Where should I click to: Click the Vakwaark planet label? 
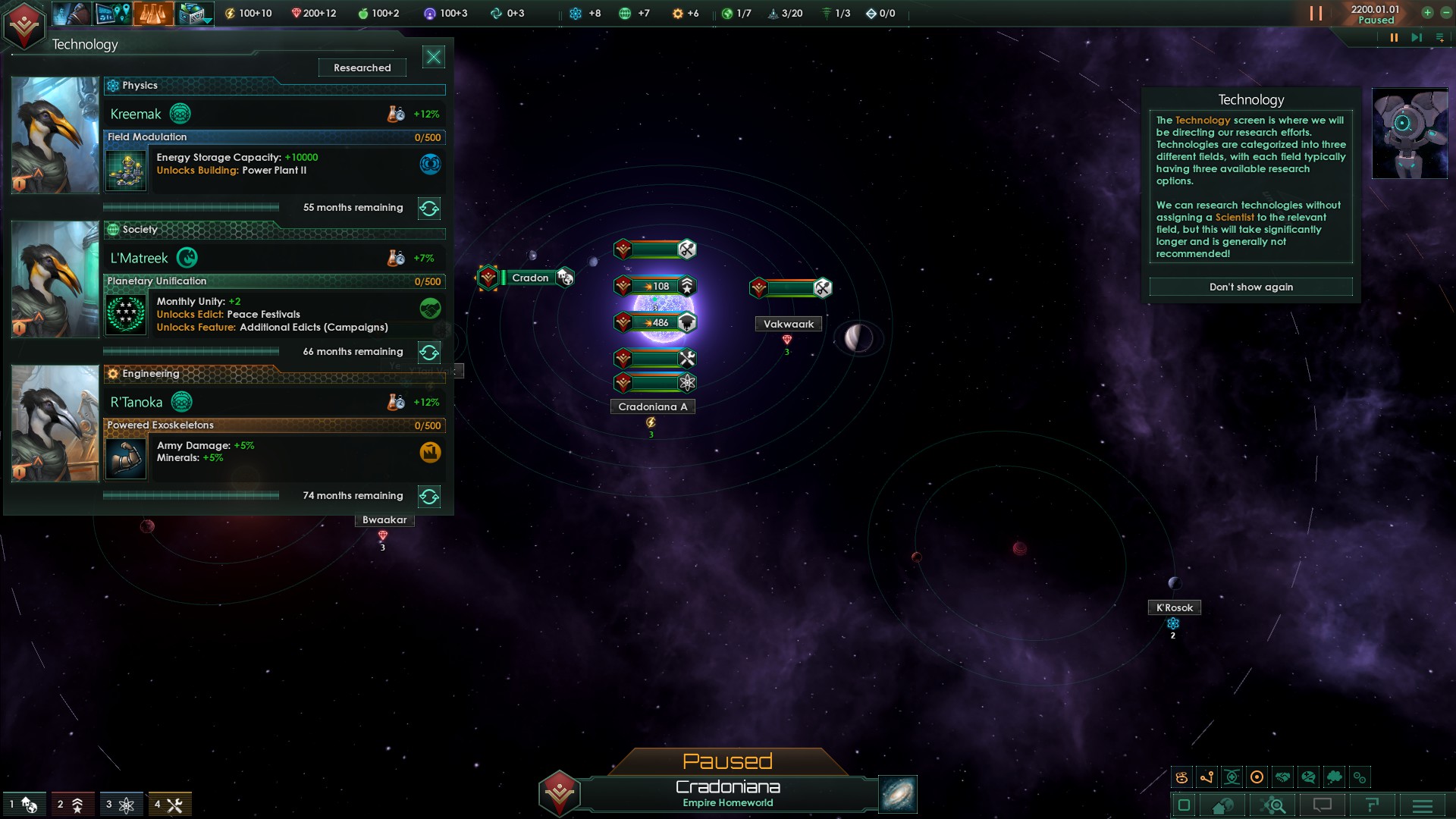pyautogui.click(x=788, y=324)
